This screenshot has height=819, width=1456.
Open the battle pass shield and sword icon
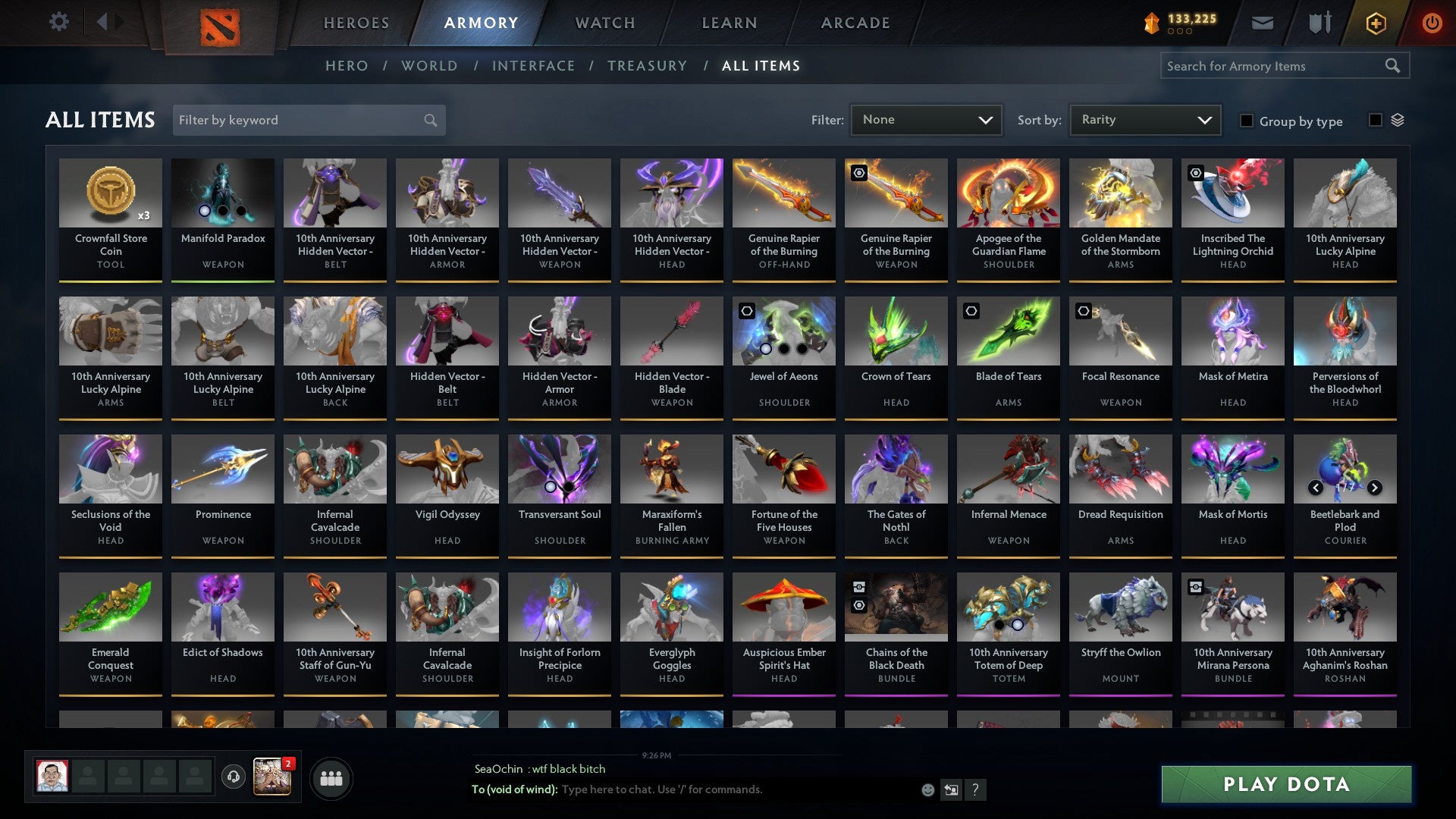coord(1319,23)
